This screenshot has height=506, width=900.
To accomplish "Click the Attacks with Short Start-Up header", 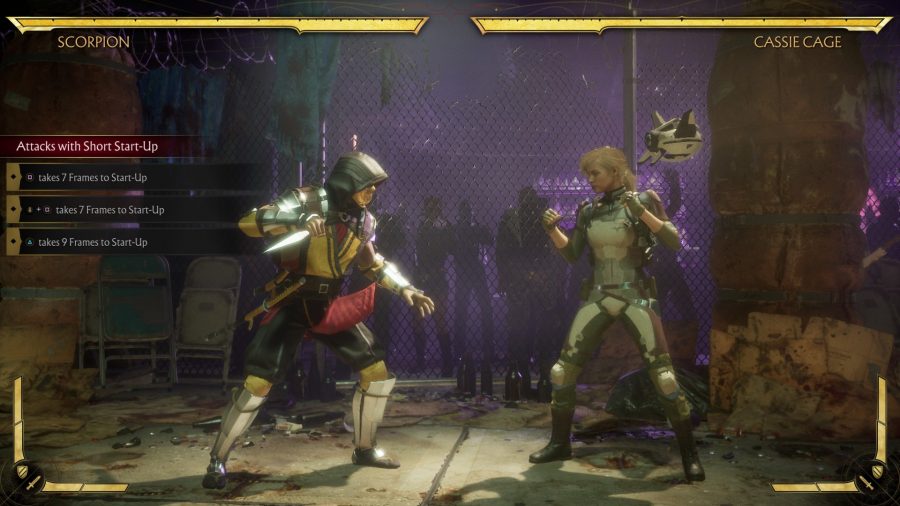I will coord(90,146).
